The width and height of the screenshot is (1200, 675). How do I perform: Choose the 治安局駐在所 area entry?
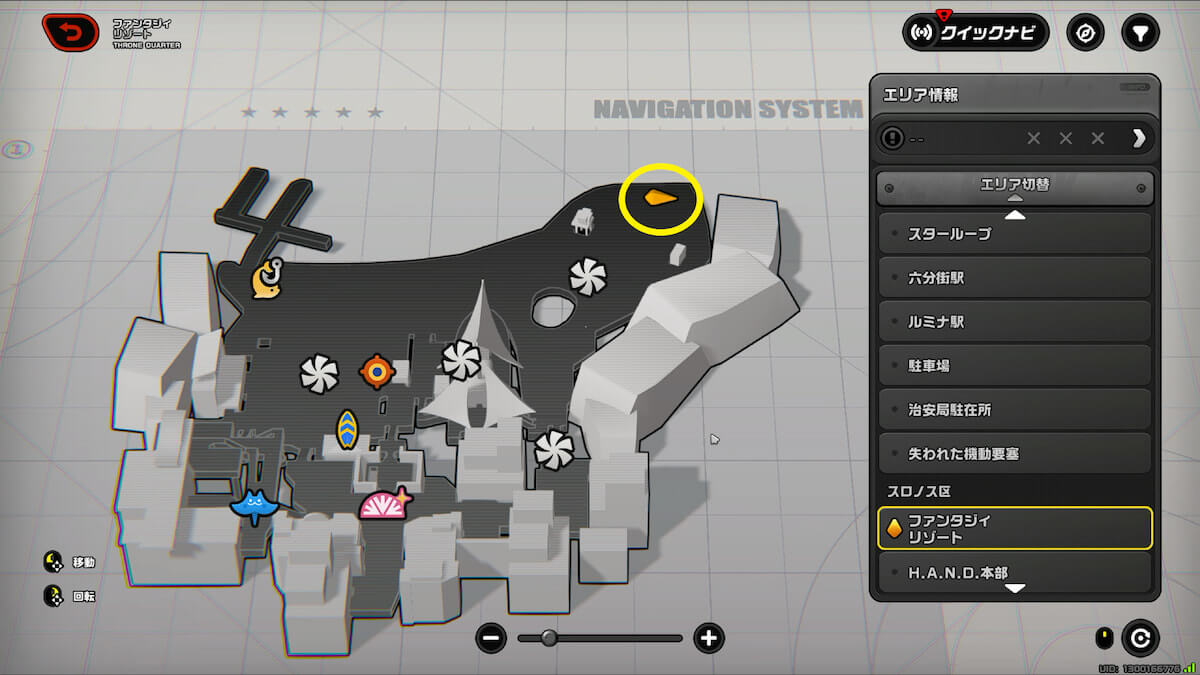(x=1014, y=410)
